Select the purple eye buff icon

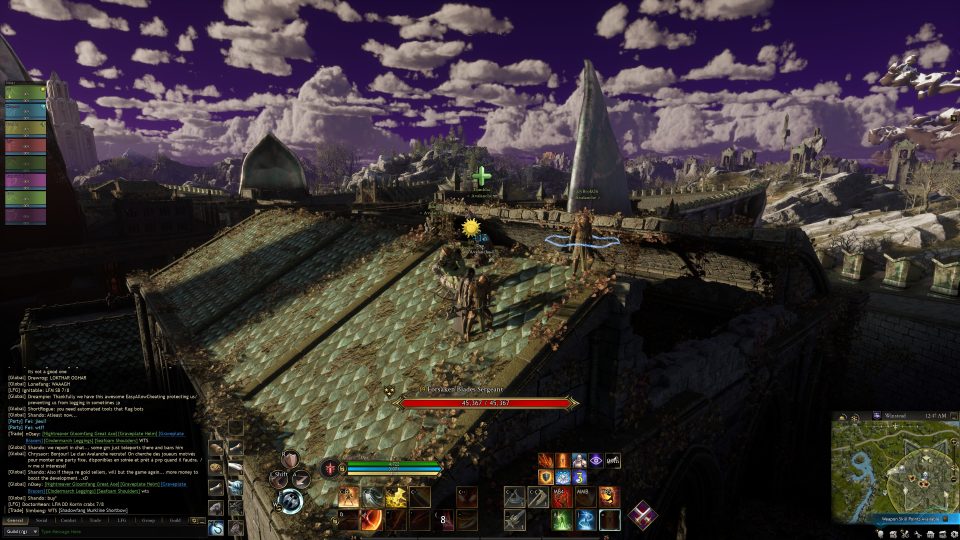(x=596, y=460)
